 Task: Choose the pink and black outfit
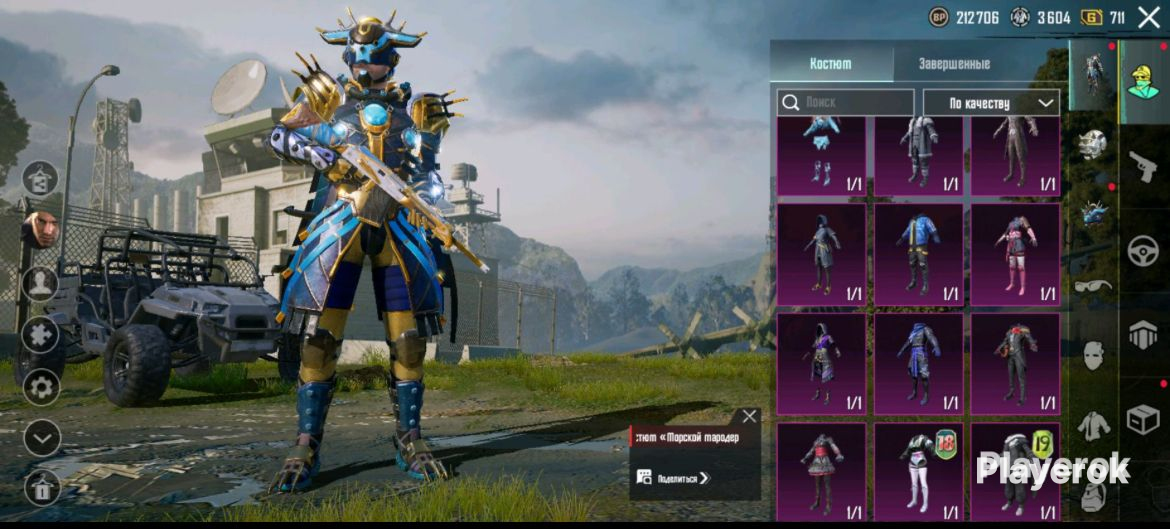click(x=1015, y=254)
